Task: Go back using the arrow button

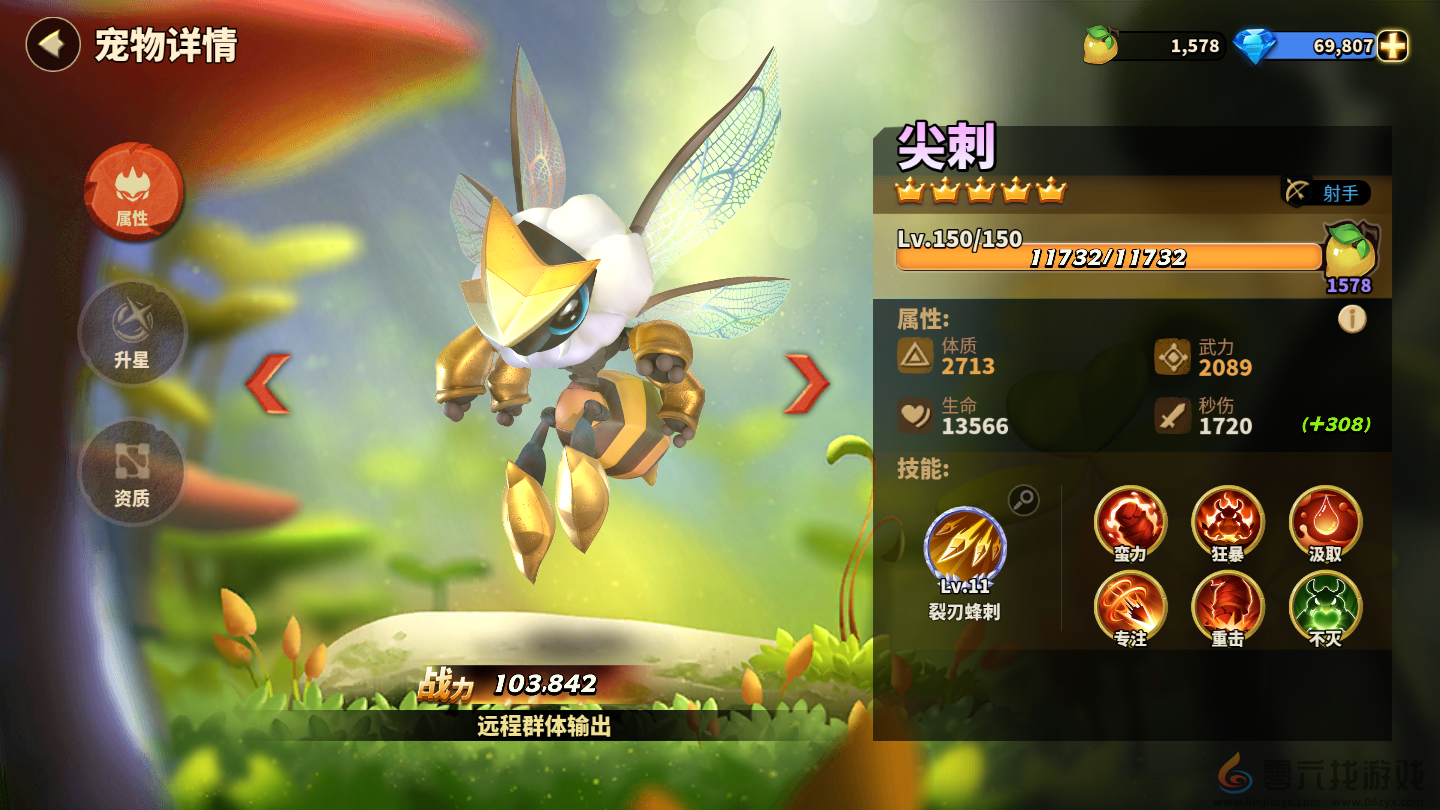Action: [x=52, y=45]
